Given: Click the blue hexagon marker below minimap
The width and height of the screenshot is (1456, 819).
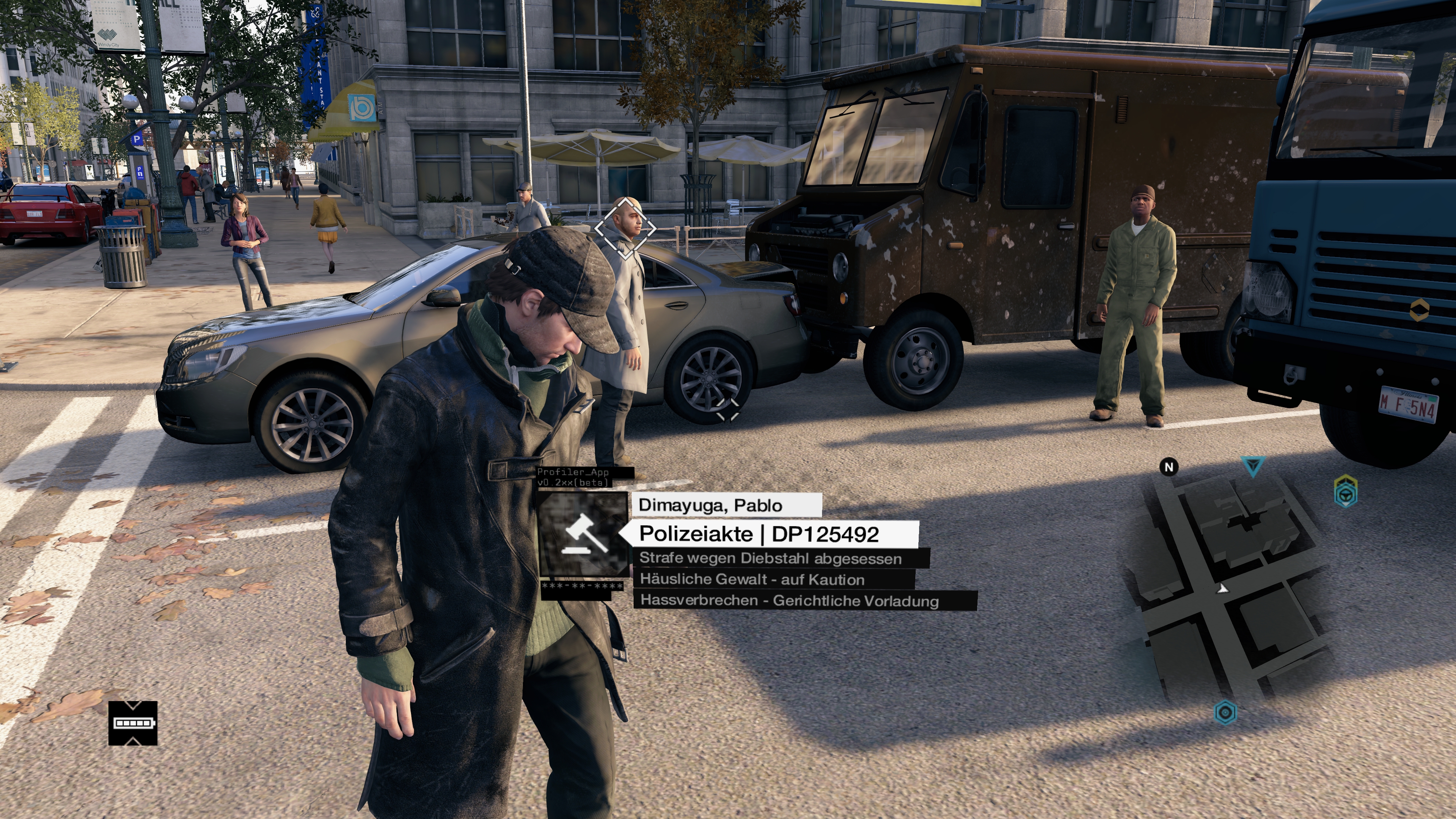Looking at the screenshot, I should click(x=1225, y=712).
